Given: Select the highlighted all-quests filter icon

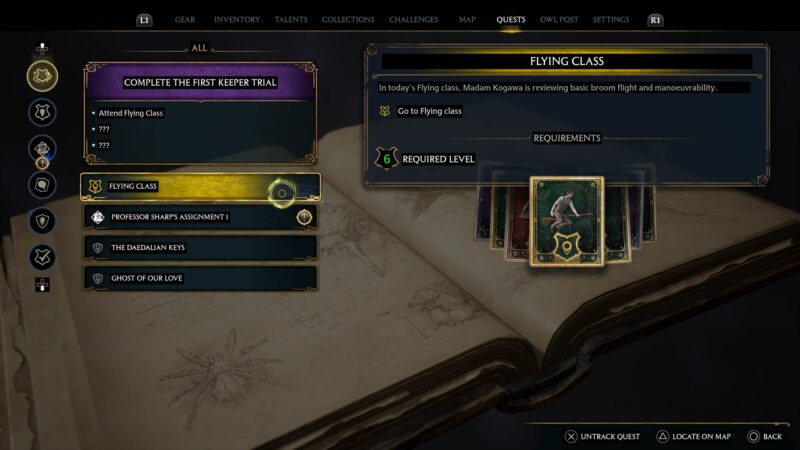Looking at the screenshot, I should pyautogui.click(x=42, y=76).
